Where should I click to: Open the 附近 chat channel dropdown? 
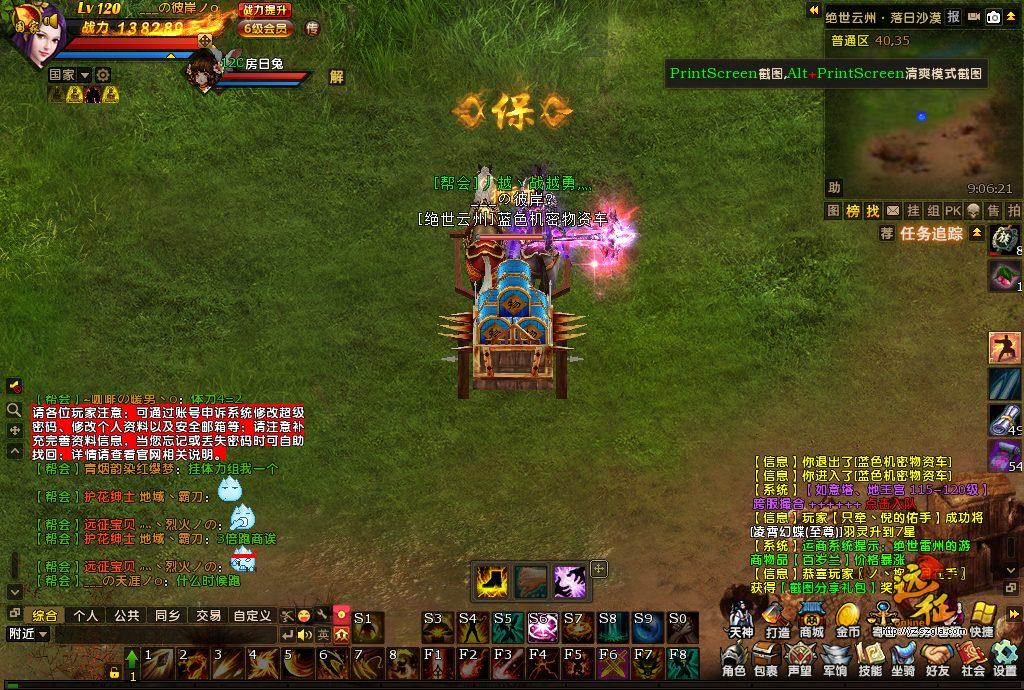click(x=28, y=634)
